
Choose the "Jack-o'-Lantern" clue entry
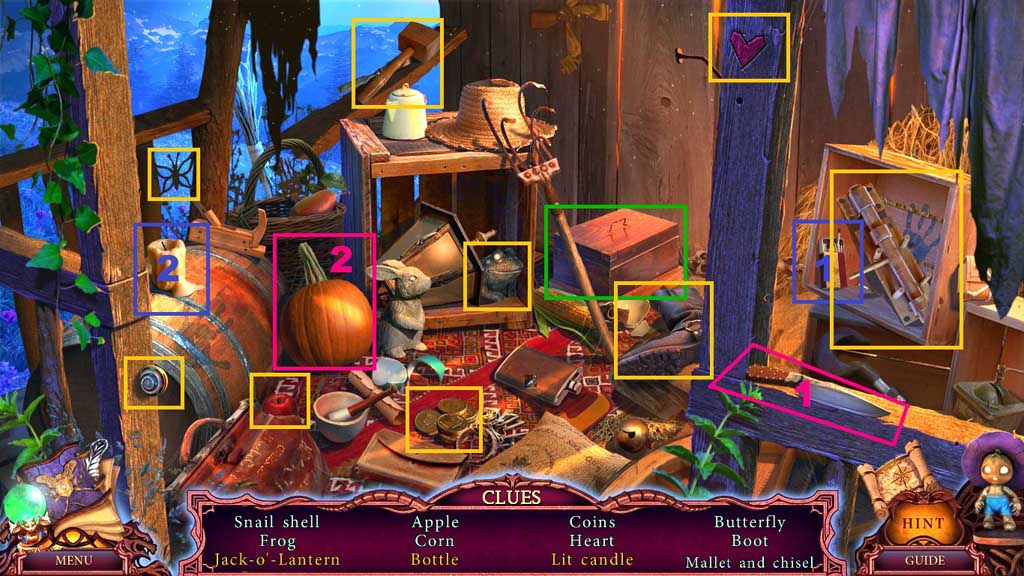(277, 560)
